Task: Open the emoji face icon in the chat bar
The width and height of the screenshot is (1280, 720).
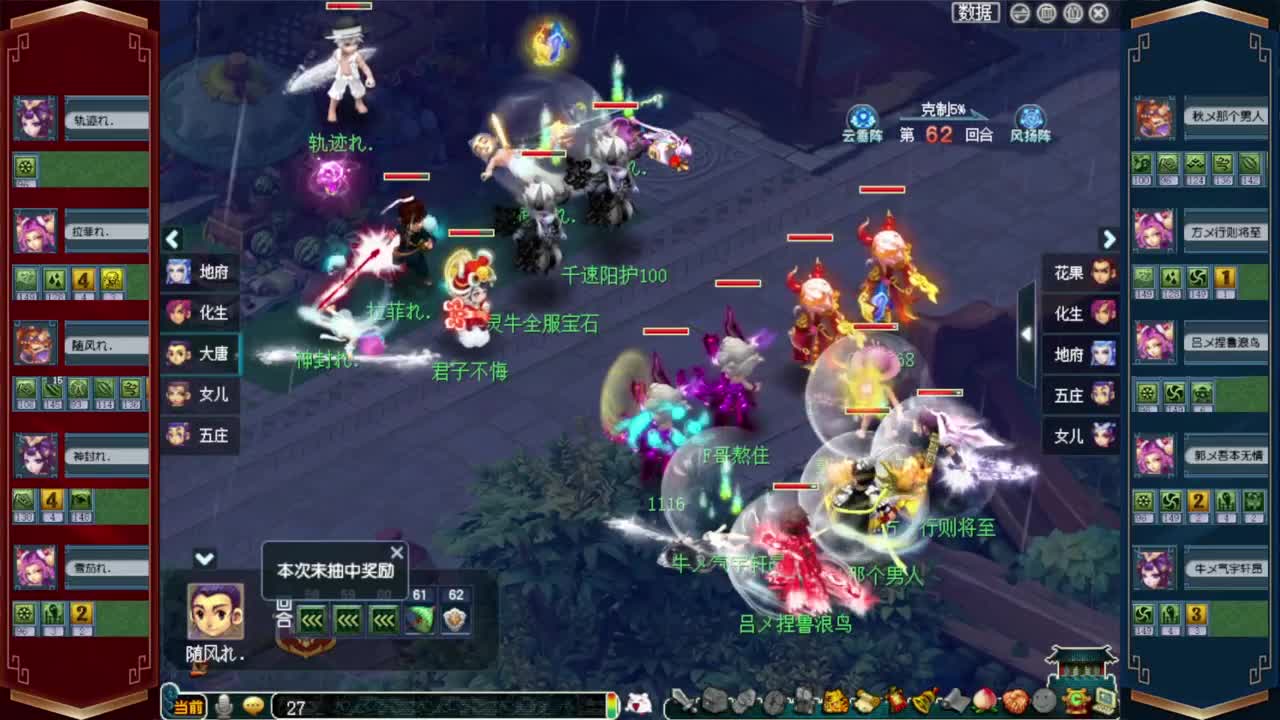Action: click(253, 705)
